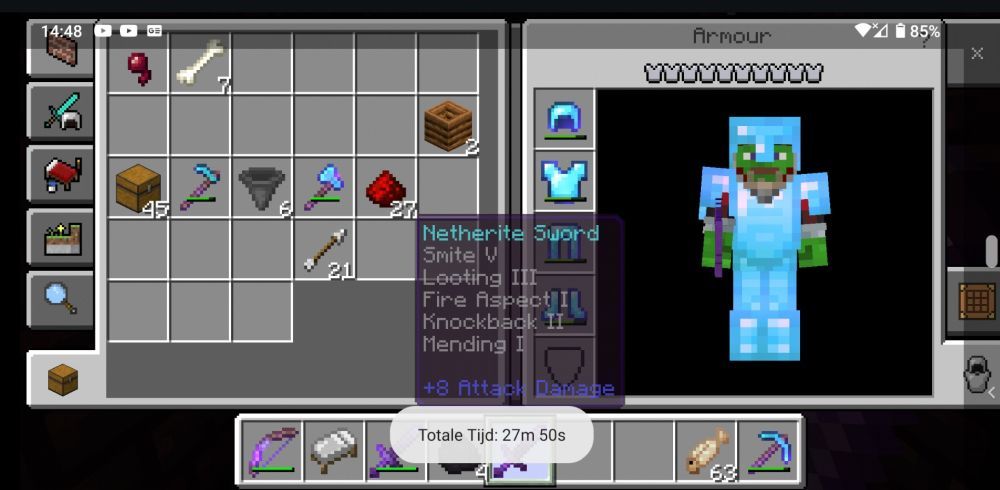Viewport: 1000px width, 490px height.
Task: Switch to the red bed items tab
Action: click(x=61, y=175)
